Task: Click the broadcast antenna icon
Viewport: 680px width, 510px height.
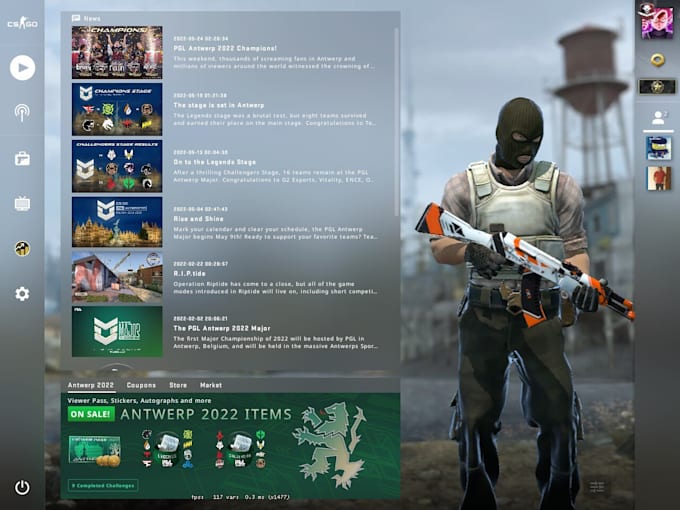Action: pos(22,112)
